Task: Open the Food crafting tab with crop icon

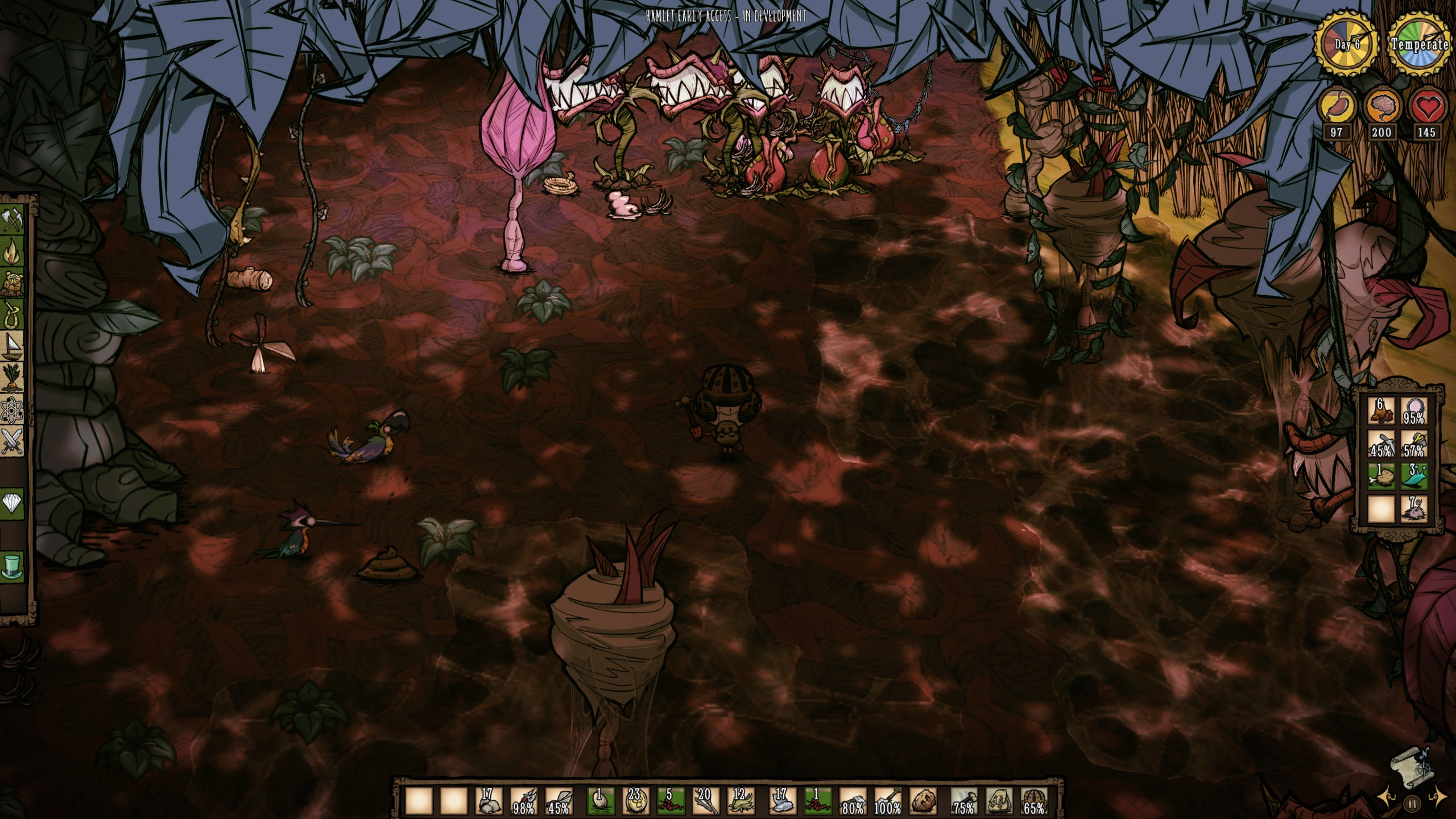Action: click(x=13, y=378)
